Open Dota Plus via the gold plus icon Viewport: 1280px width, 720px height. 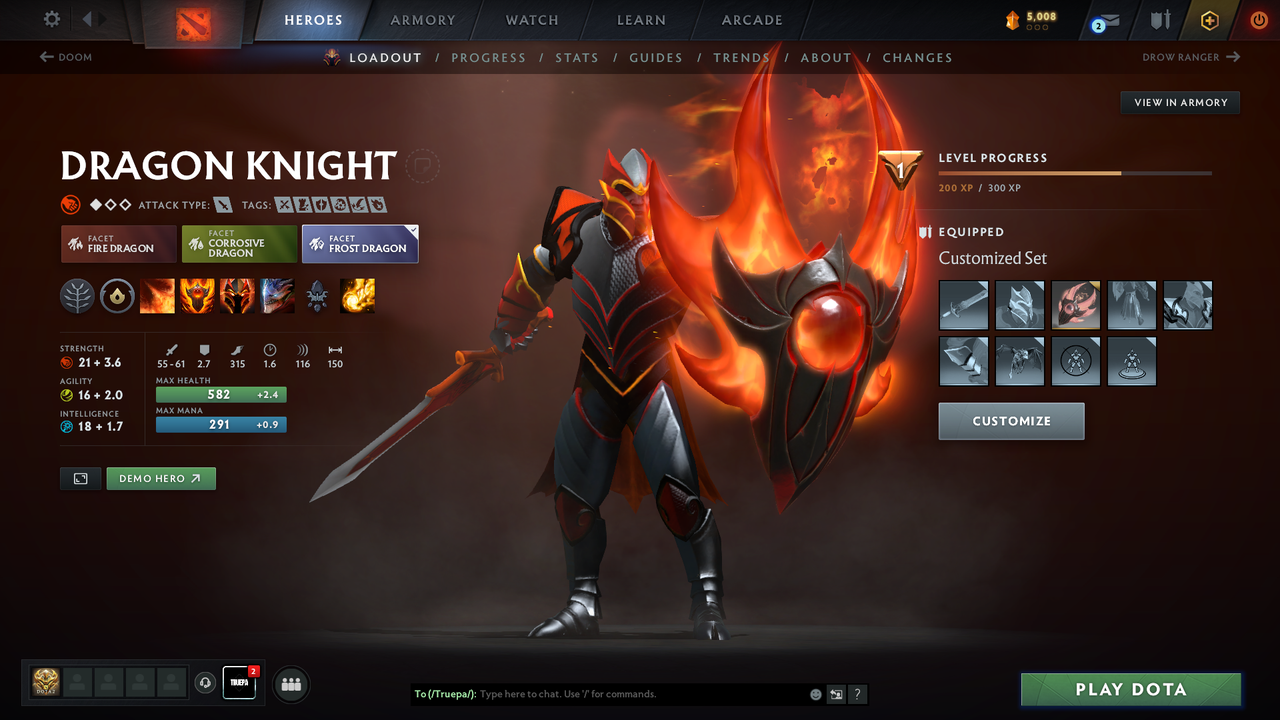[1209, 20]
